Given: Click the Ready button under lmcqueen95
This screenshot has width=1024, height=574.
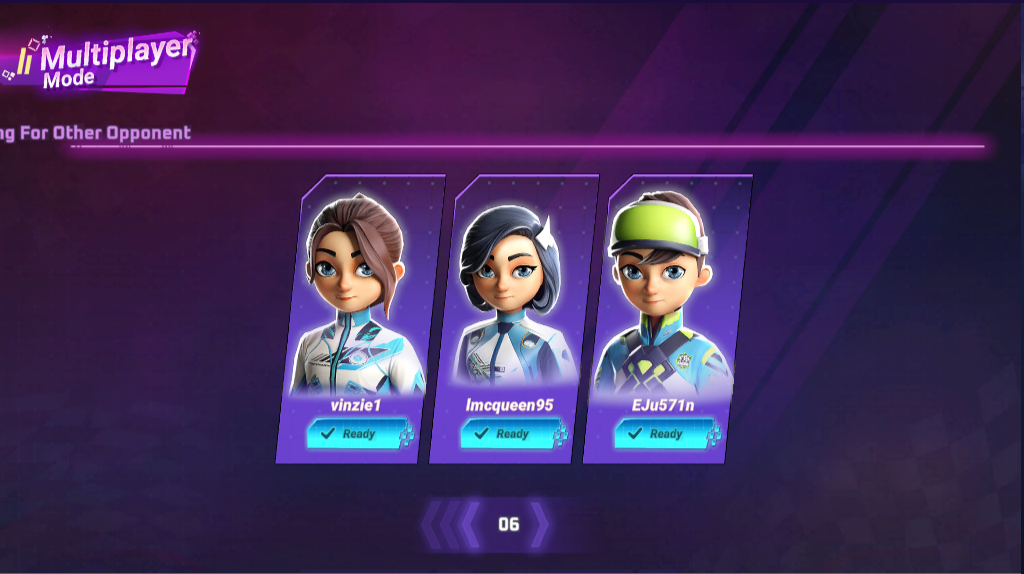Looking at the screenshot, I should pyautogui.click(x=506, y=434).
